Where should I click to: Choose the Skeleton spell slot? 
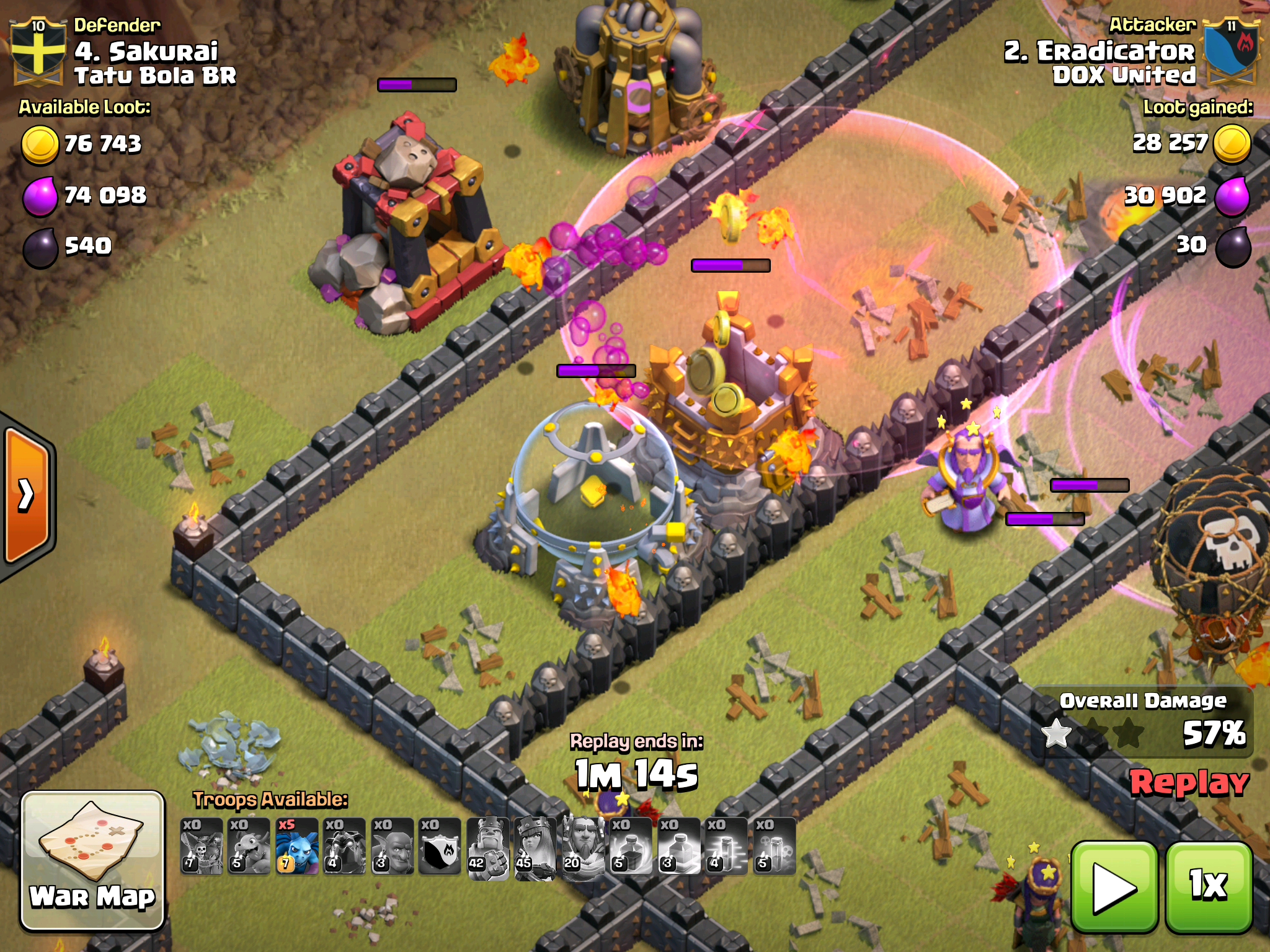(x=775, y=846)
